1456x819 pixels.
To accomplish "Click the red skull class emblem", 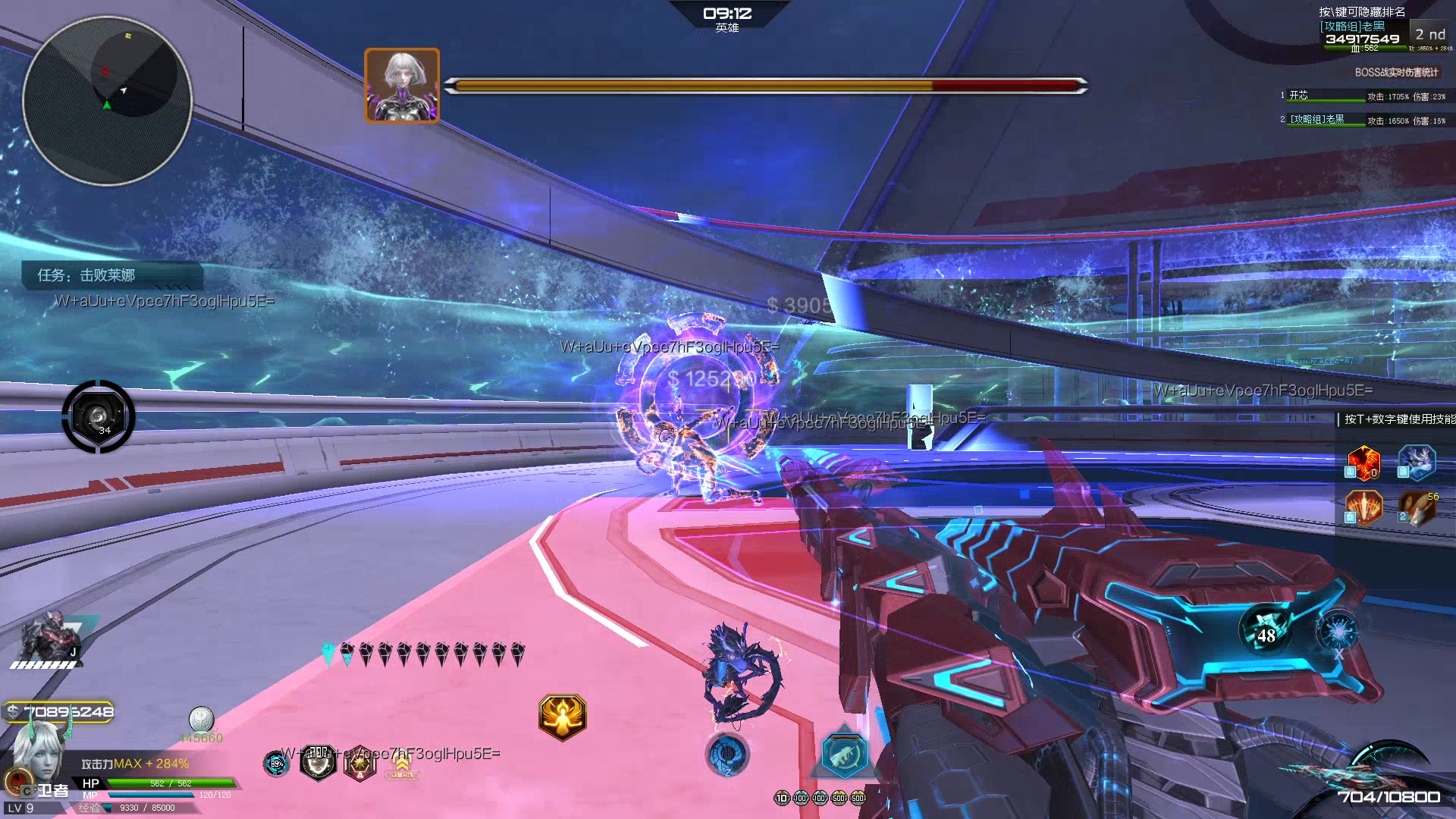I will [17, 780].
